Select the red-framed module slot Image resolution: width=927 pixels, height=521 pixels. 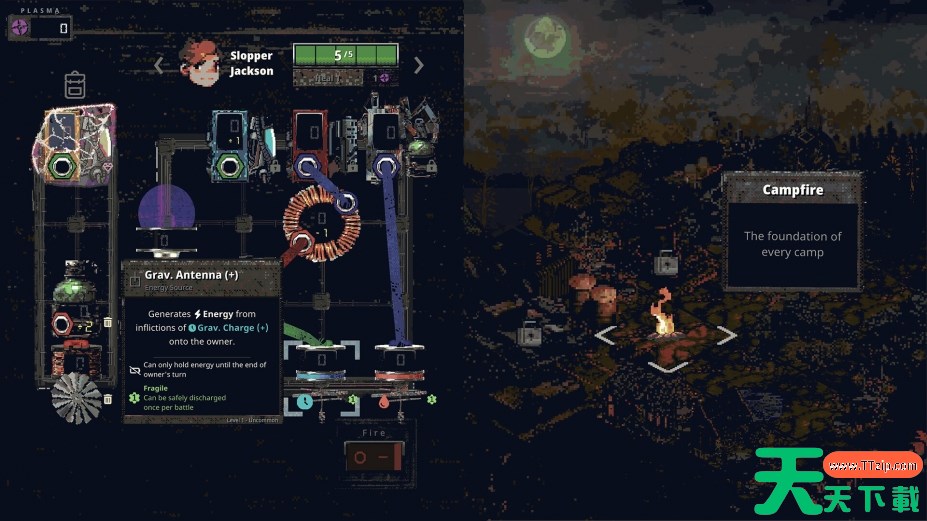(311, 142)
